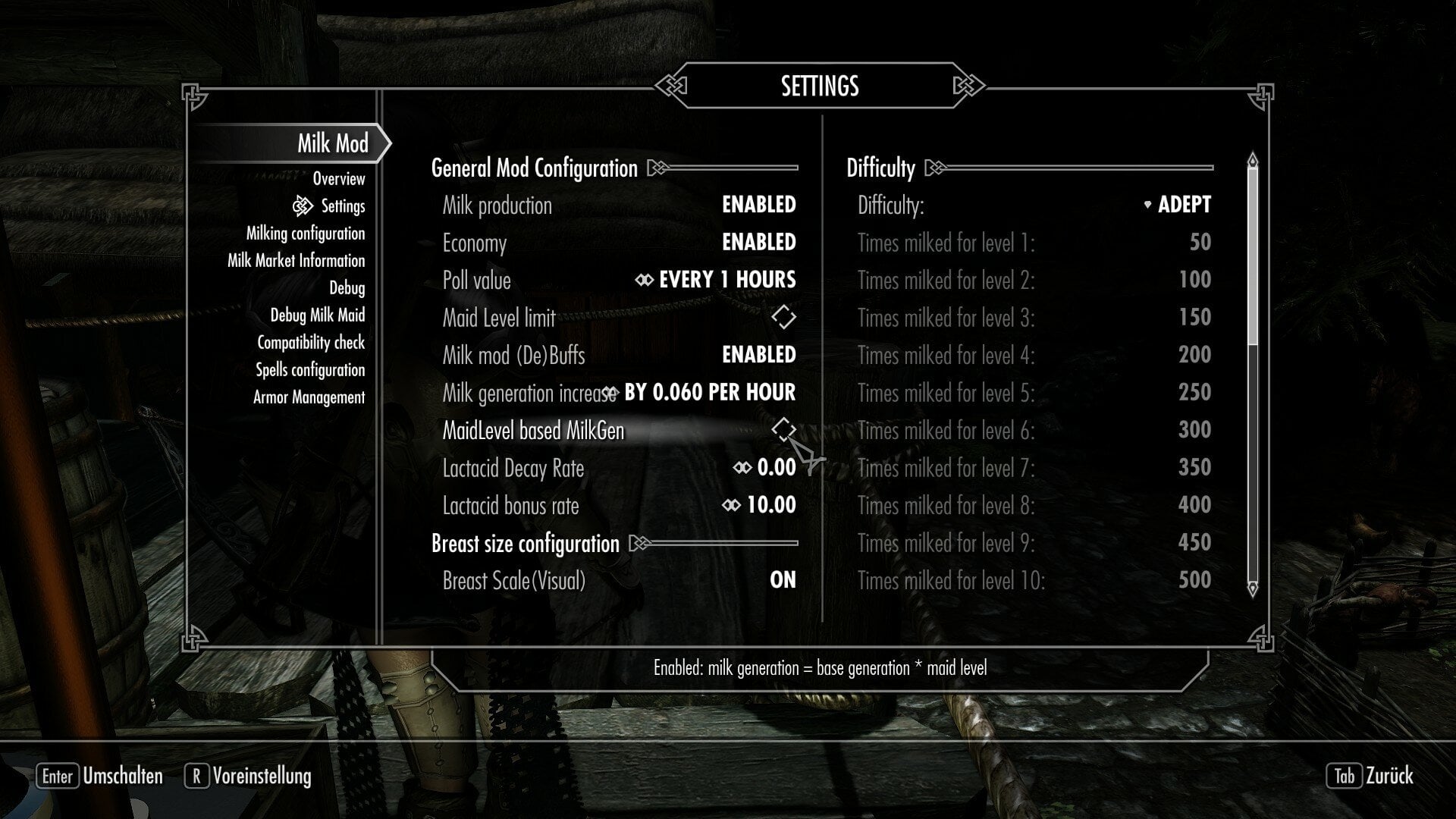Change the Lactacid bonus rate value

click(770, 505)
